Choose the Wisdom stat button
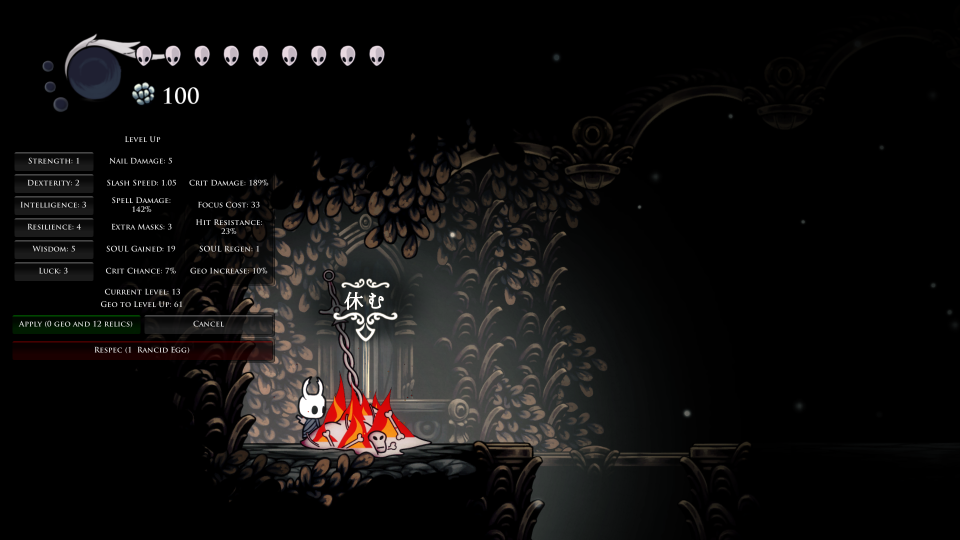This screenshot has height=540, width=960. pyautogui.click(x=54, y=249)
